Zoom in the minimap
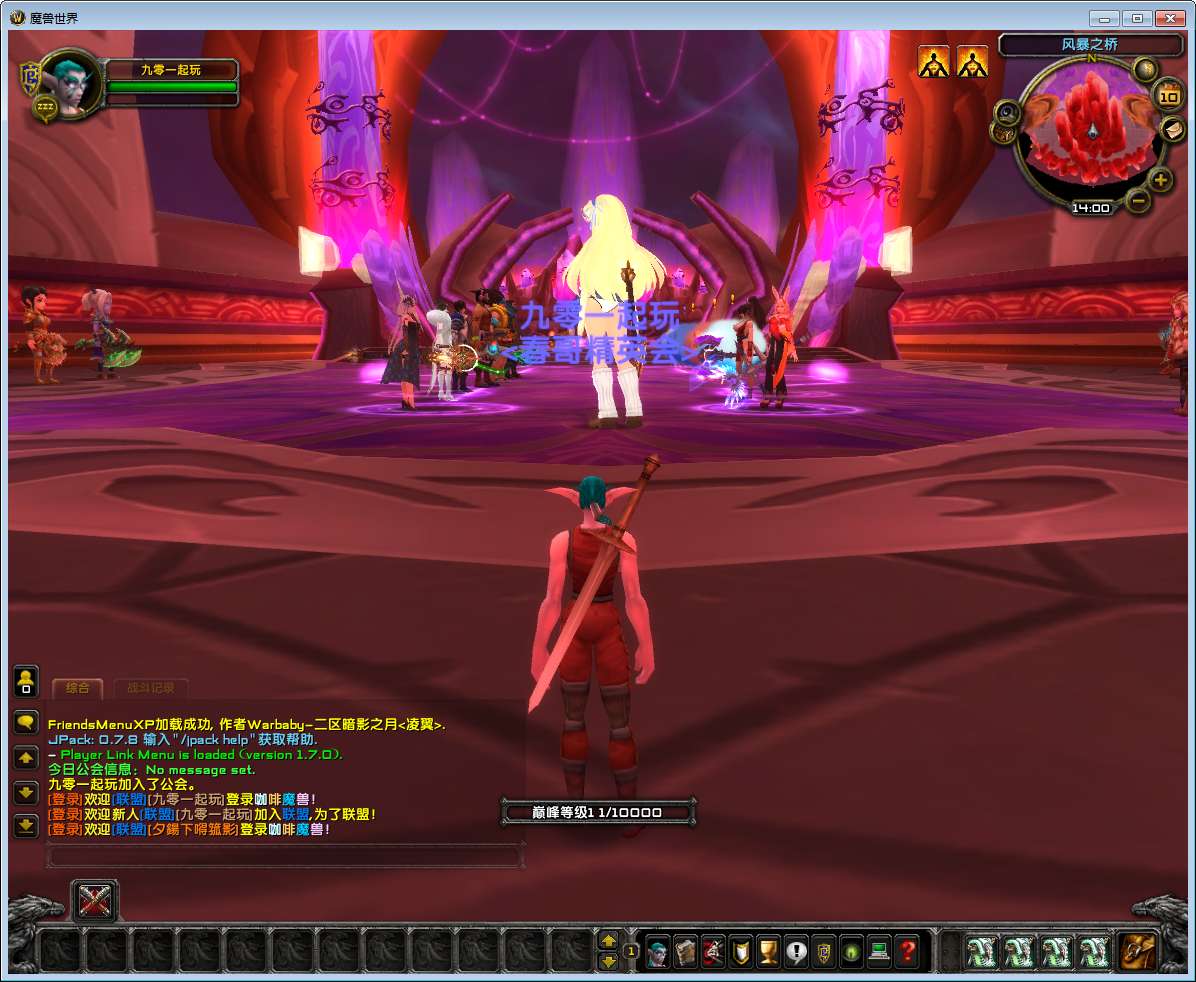Viewport: 1196px width, 982px height. click(x=1160, y=180)
